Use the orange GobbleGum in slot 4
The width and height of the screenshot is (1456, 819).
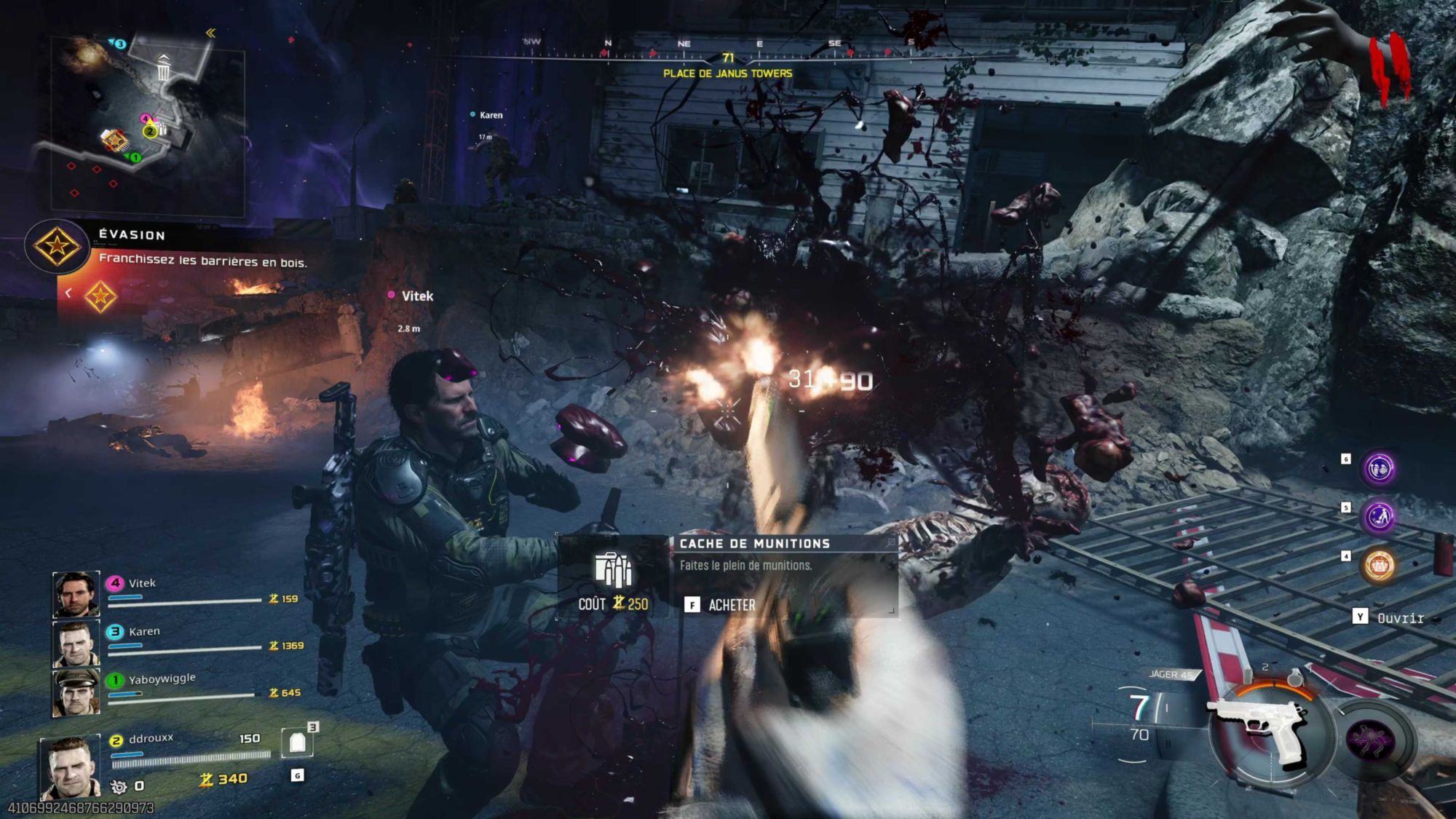click(1379, 565)
